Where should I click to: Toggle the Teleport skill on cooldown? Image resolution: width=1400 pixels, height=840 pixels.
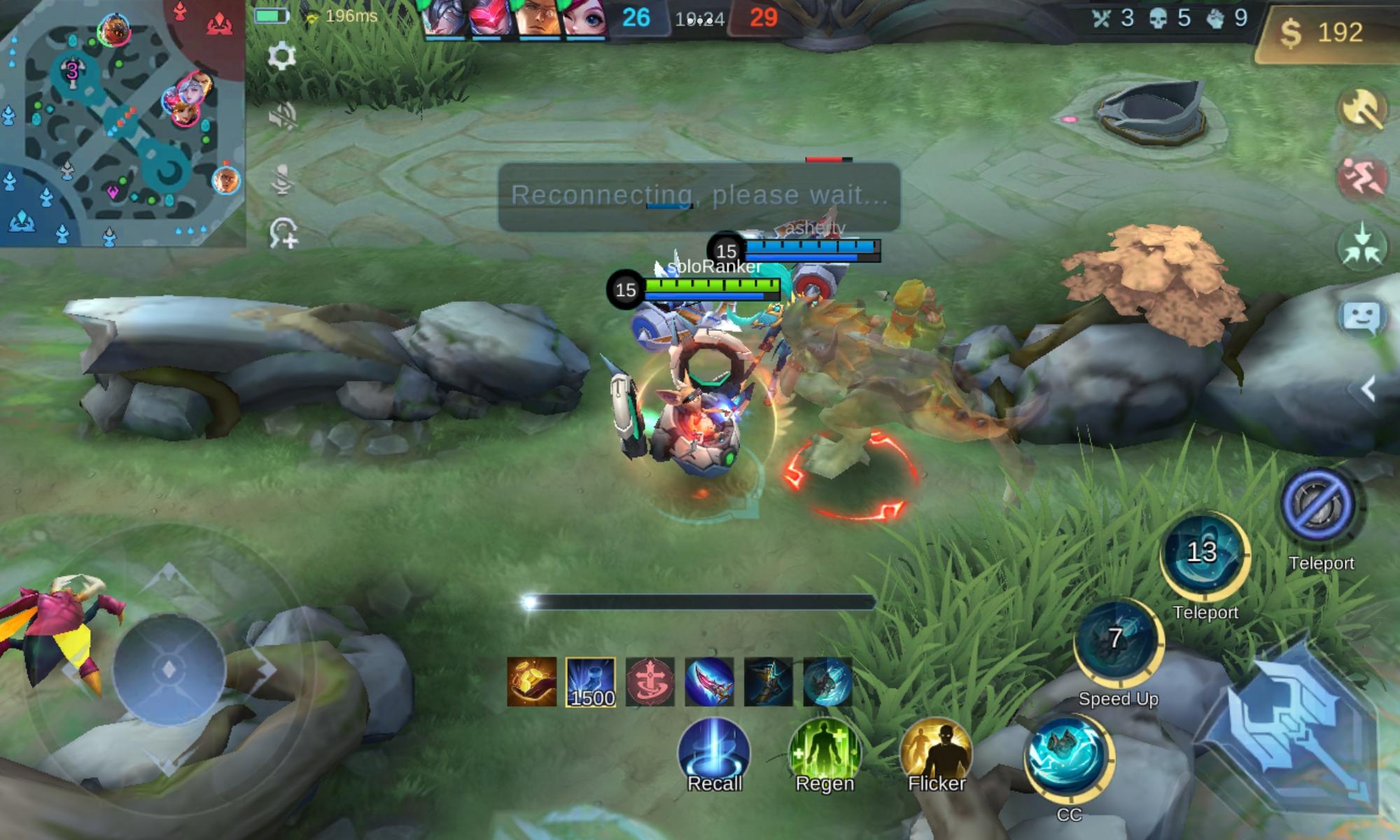point(1207,555)
